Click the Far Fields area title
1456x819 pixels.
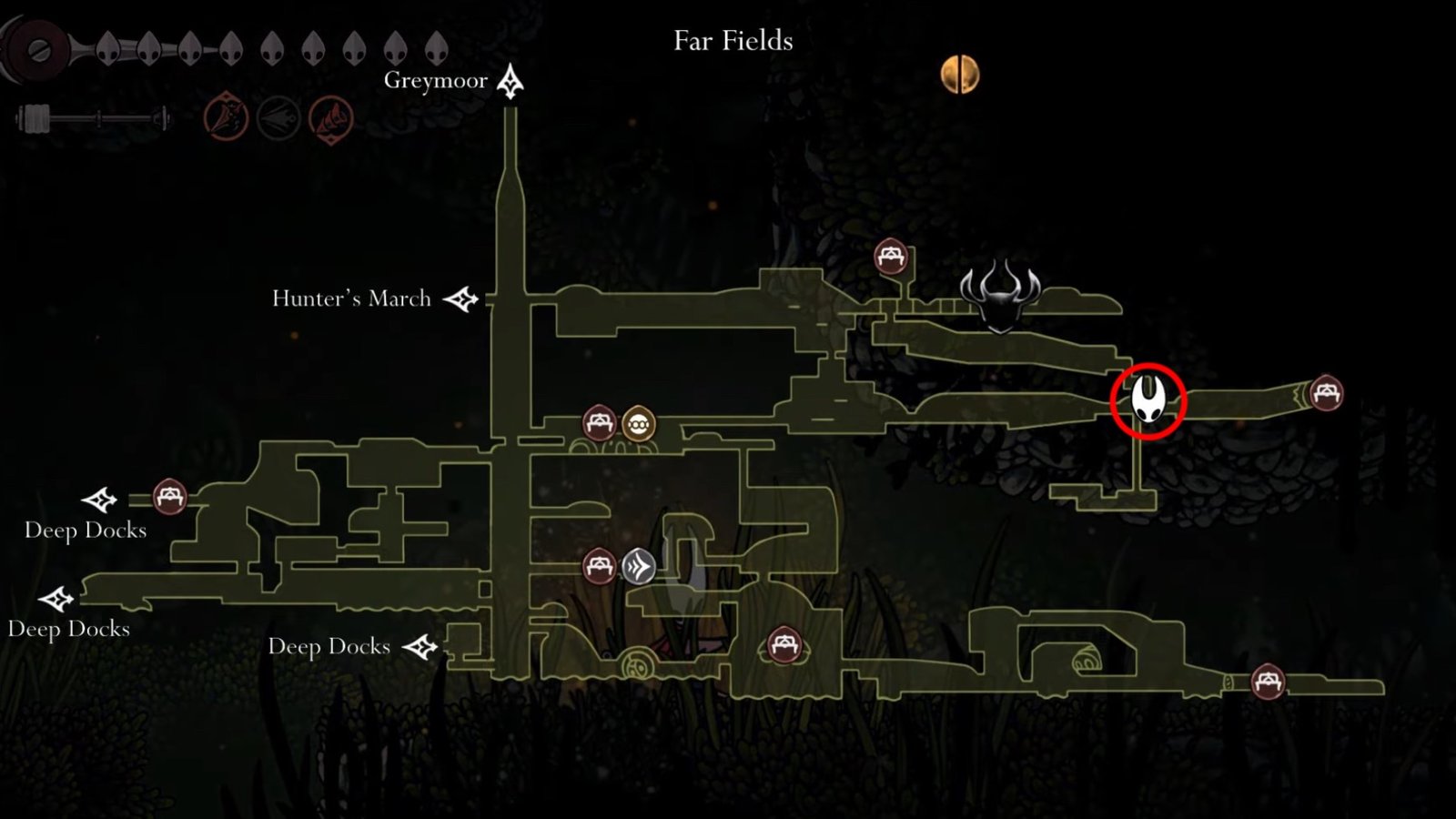[733, 41]
